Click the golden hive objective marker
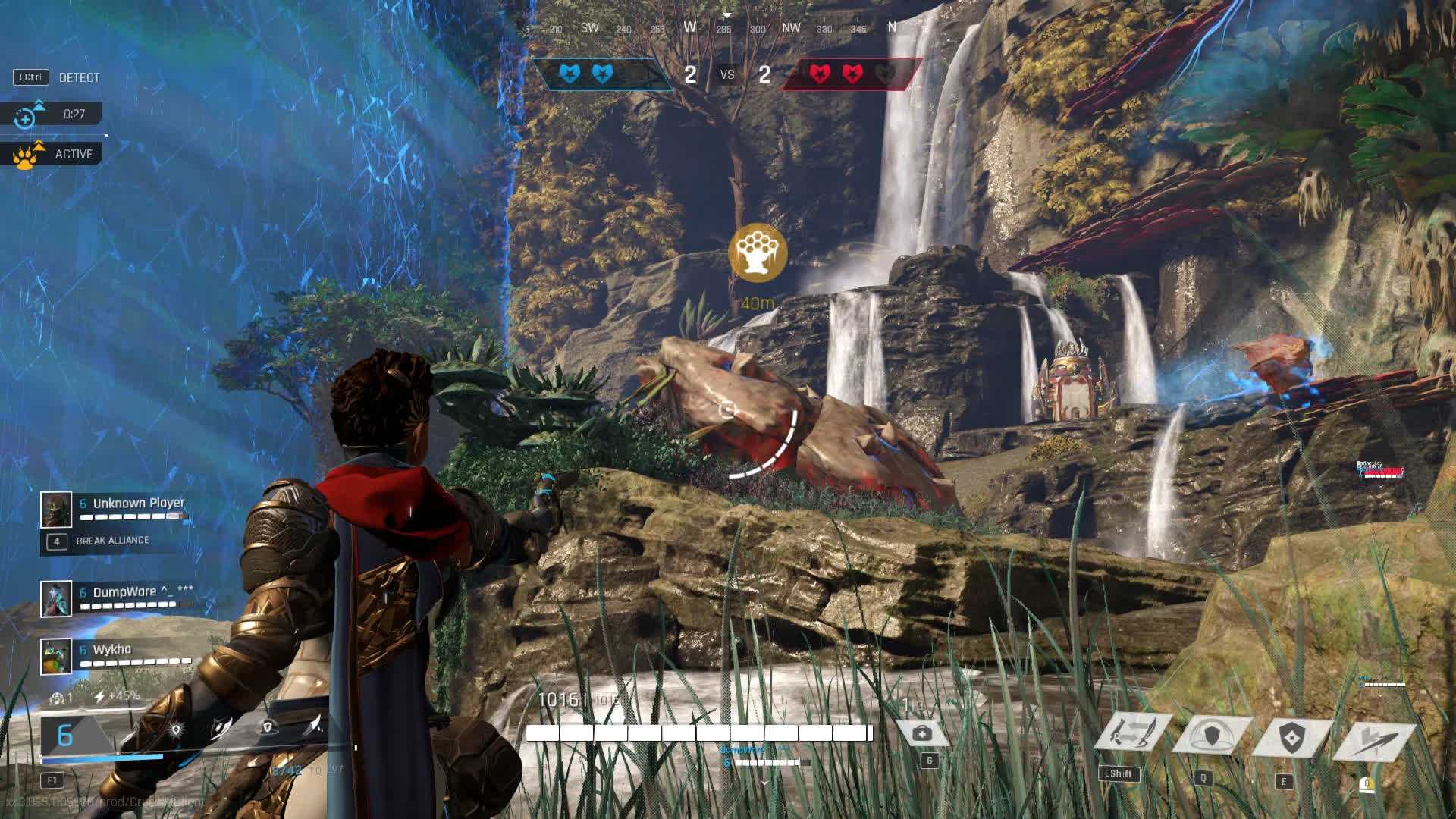Screen dimensions: 1456x819 click(x=757, y=253)
